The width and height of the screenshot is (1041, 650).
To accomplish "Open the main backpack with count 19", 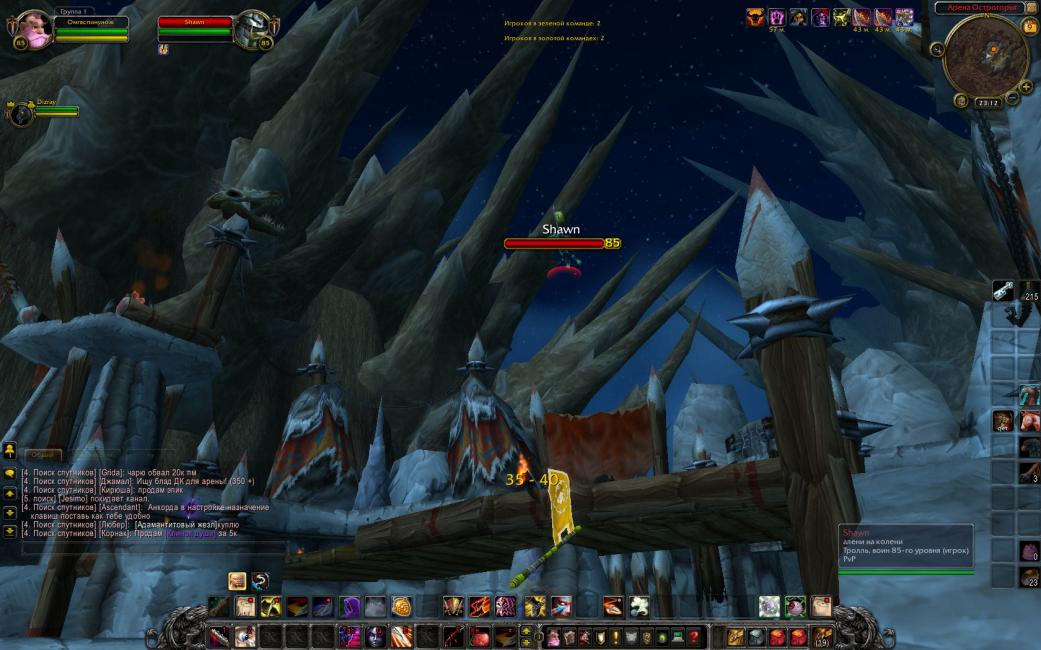I will coord(822,636).
